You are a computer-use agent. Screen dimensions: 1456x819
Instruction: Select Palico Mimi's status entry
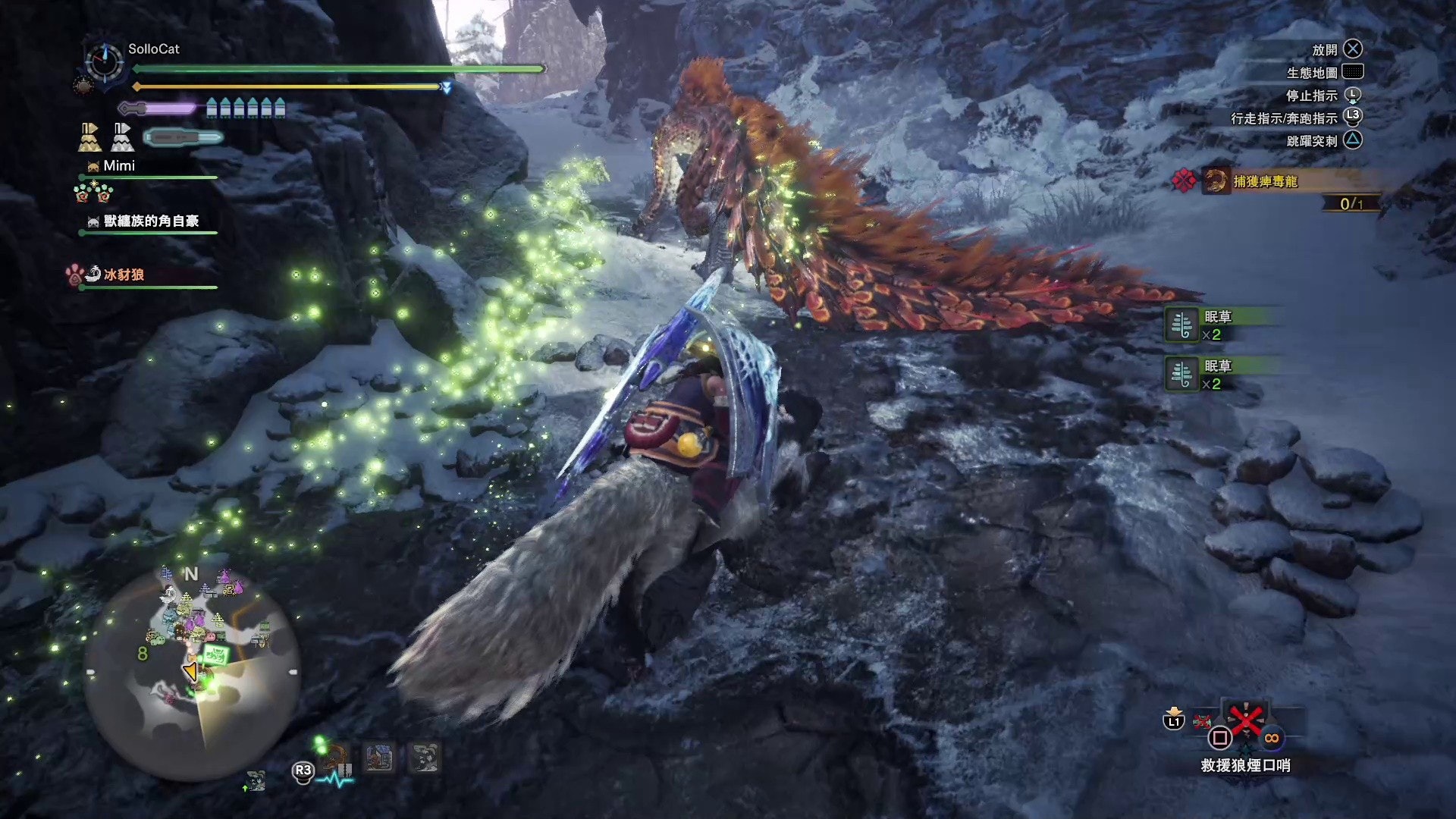(x=118, y=166)
